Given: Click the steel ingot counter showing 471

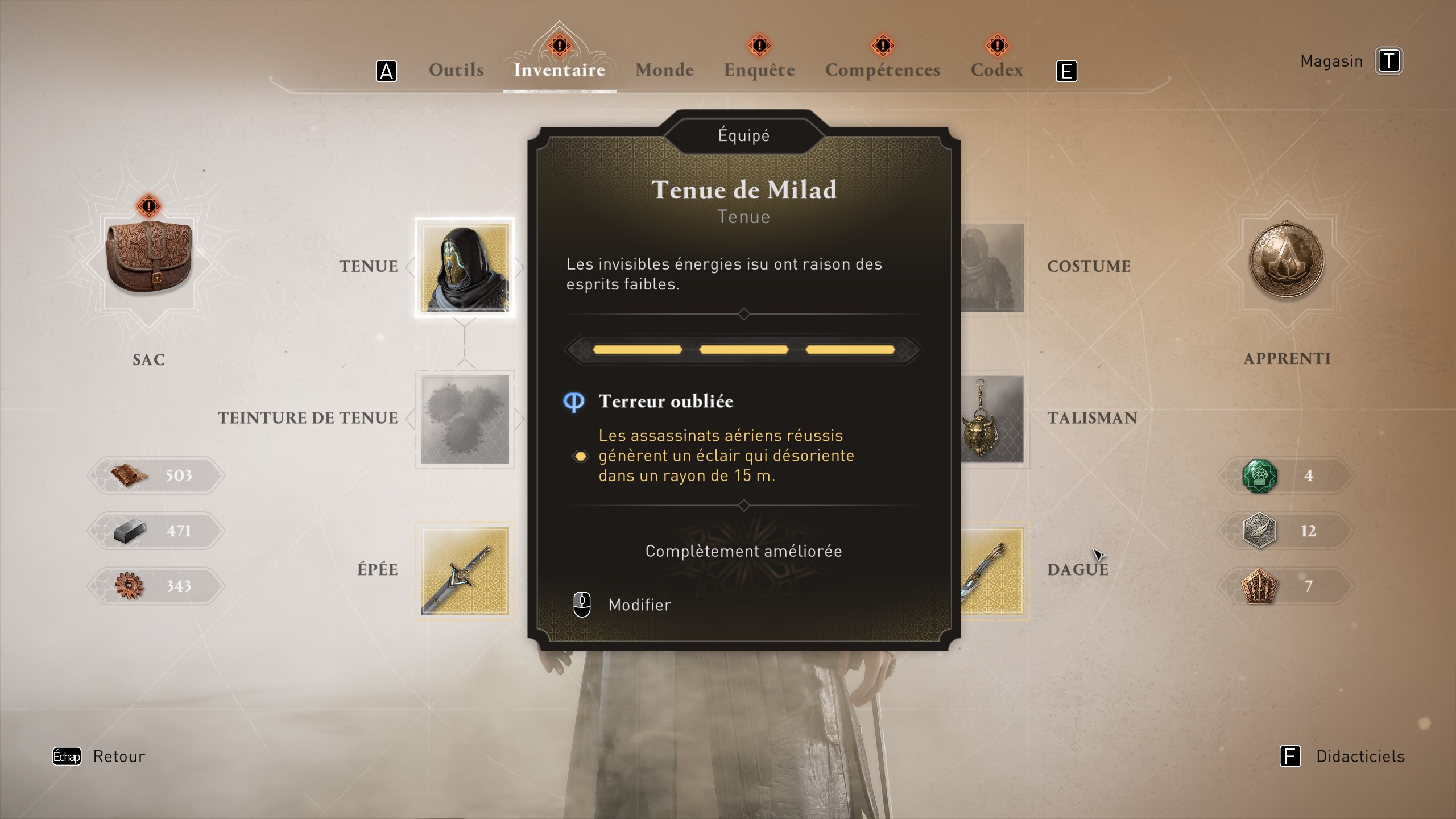Looking at the screenshot, I should click(156, 530).
